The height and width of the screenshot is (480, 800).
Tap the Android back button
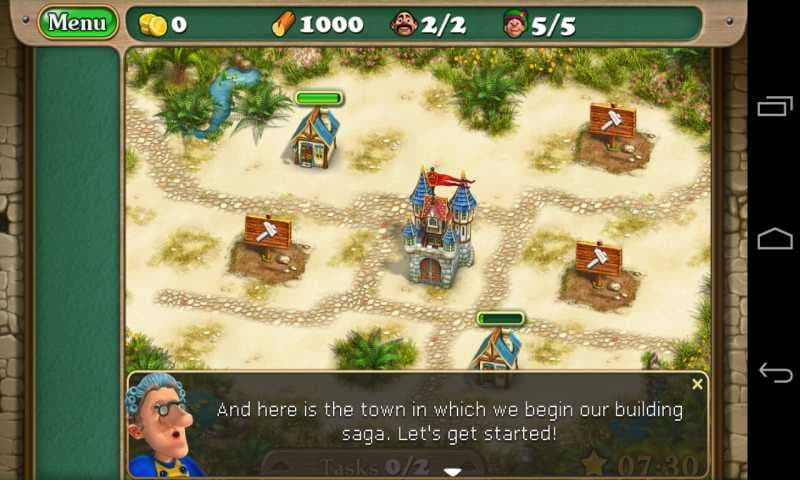pos(775,372)
